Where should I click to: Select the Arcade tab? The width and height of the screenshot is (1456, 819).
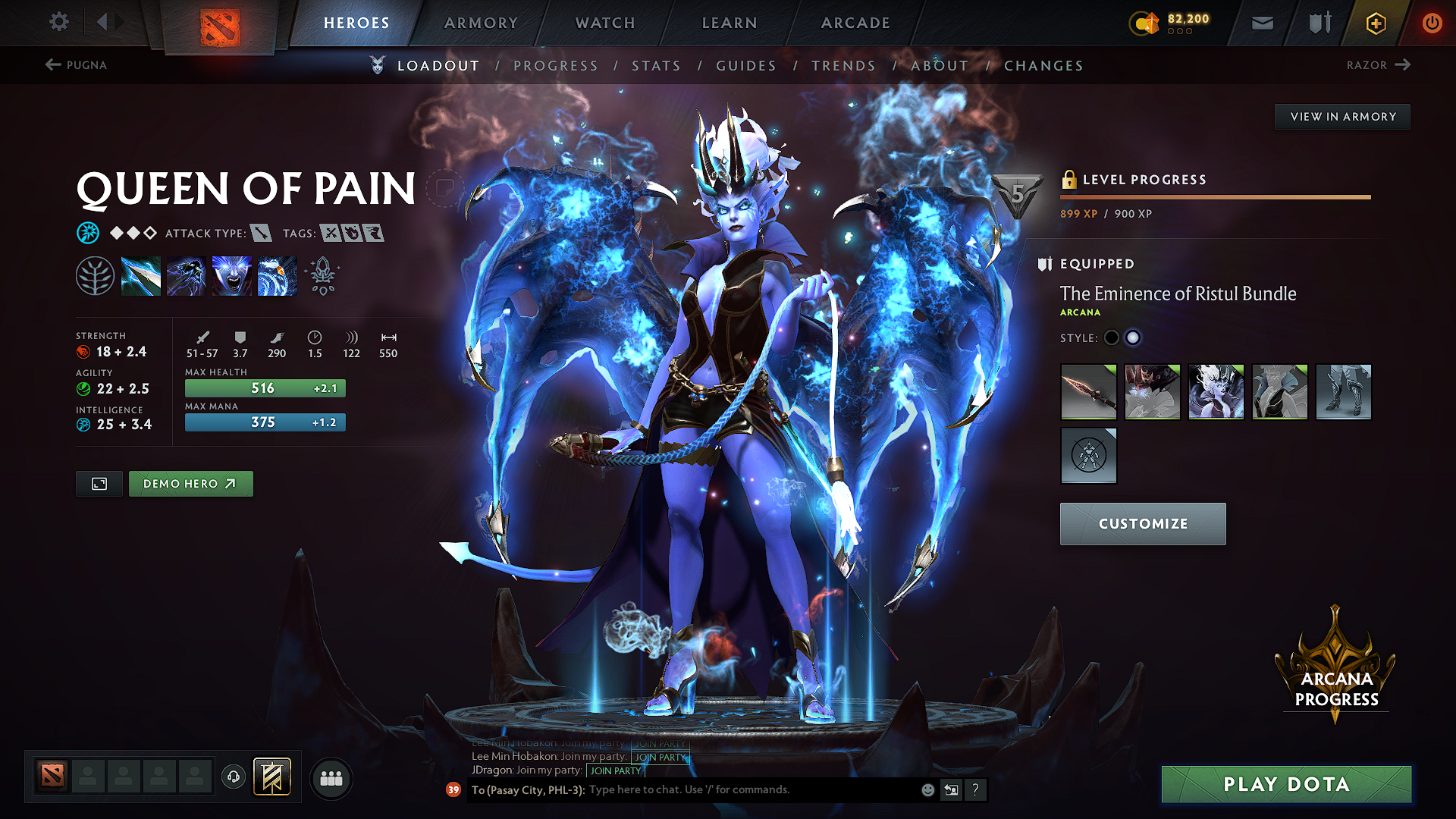(855, 23)
